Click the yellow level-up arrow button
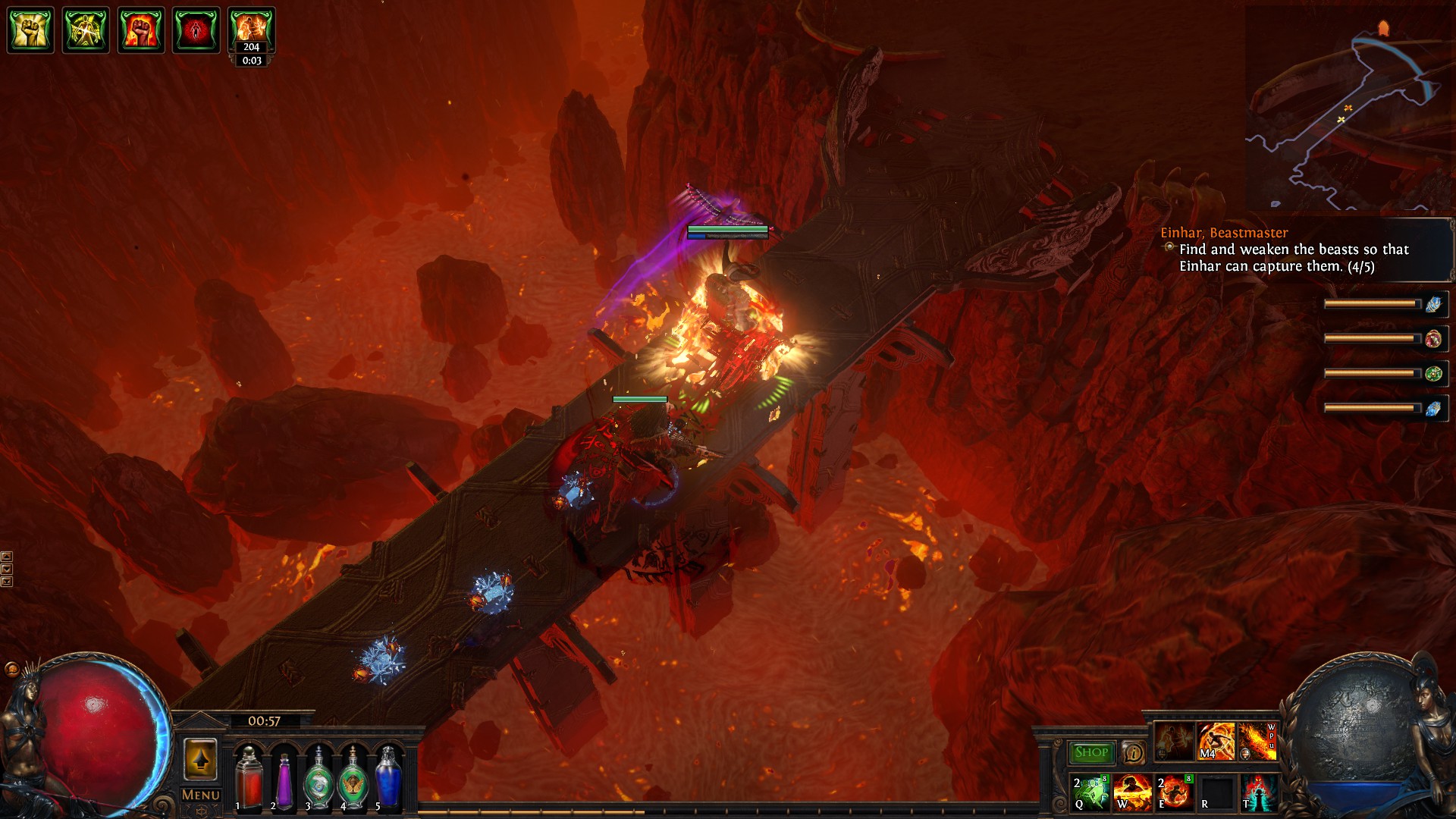Image resolution: width=1456 pixels, height=819 pixels. [x=200, y=758]
